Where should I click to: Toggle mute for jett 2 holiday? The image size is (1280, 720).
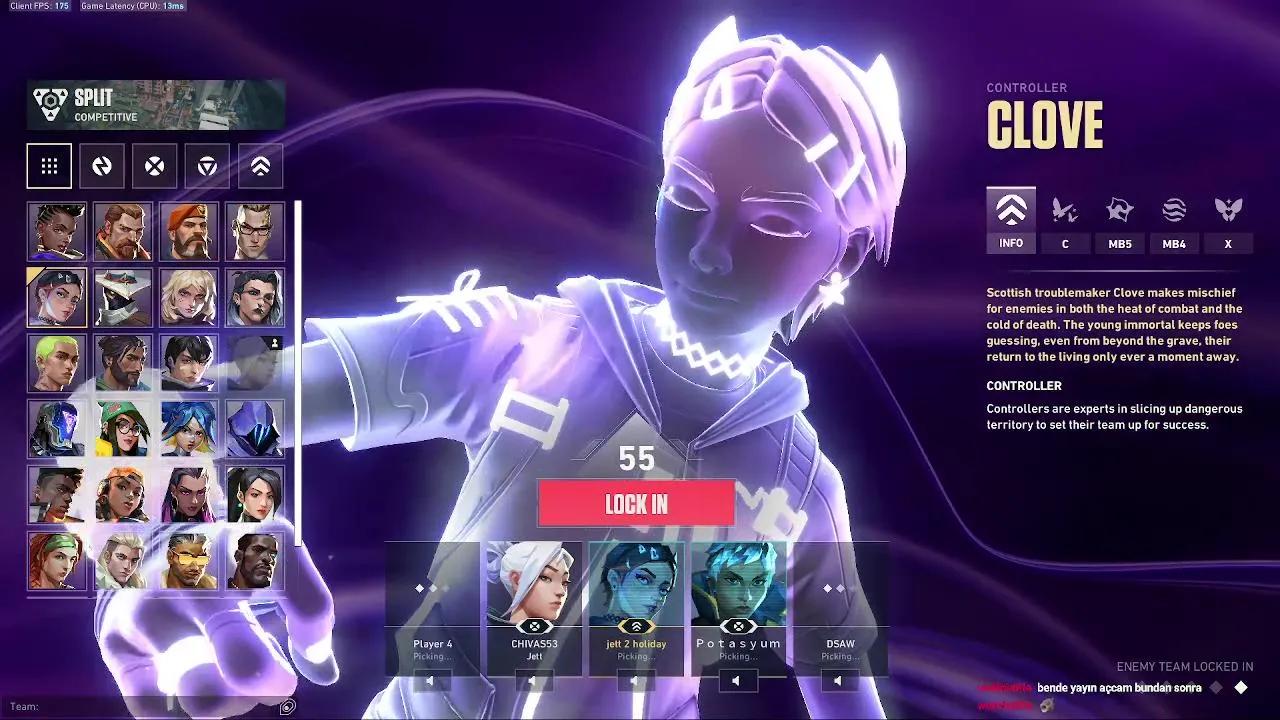pos(635,680)
